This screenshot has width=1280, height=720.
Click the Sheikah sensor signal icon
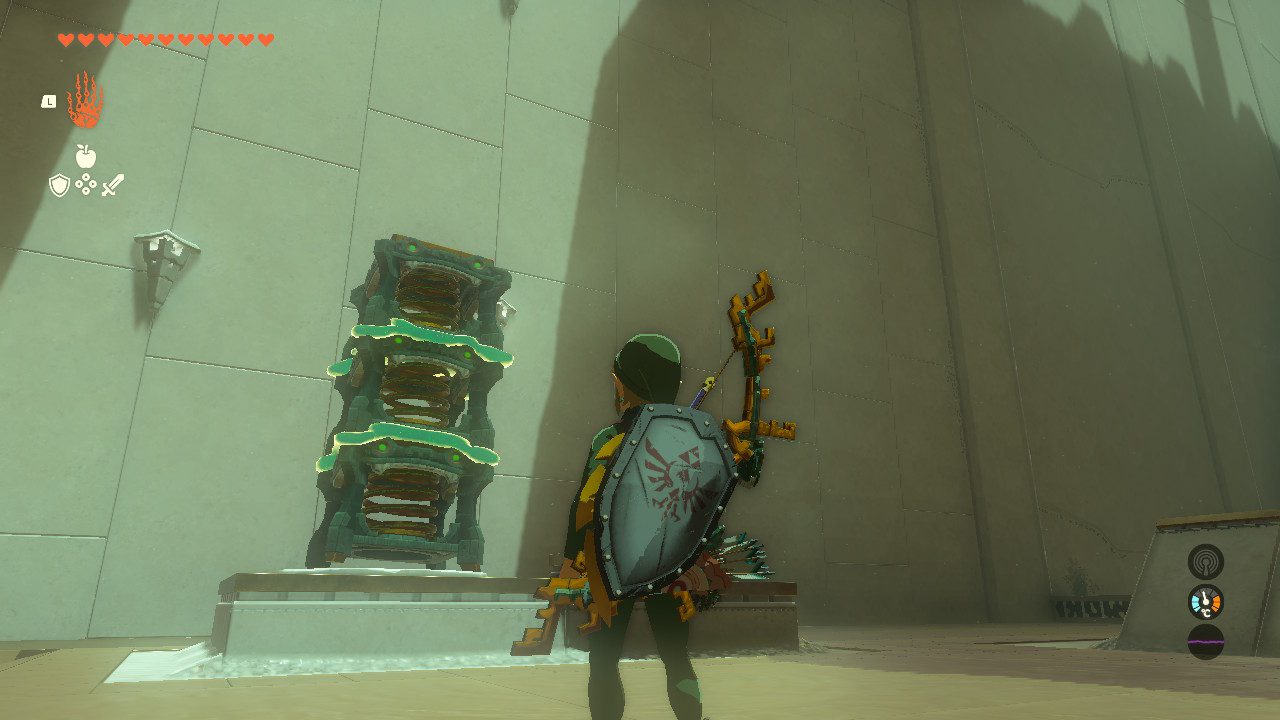[x=1205, y=561]
